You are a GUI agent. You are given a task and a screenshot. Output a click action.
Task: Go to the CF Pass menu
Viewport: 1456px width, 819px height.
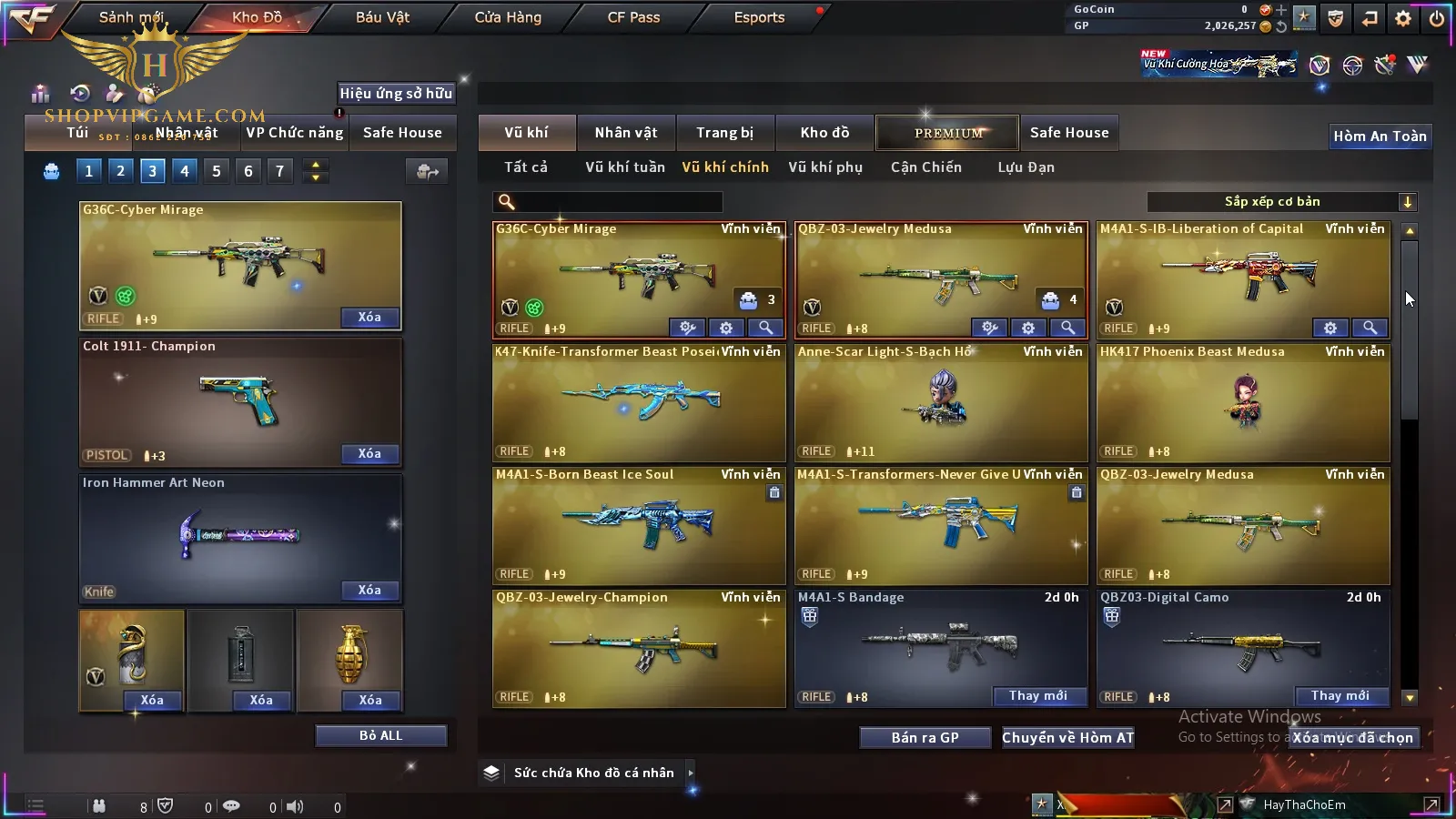tap(633, 17)
